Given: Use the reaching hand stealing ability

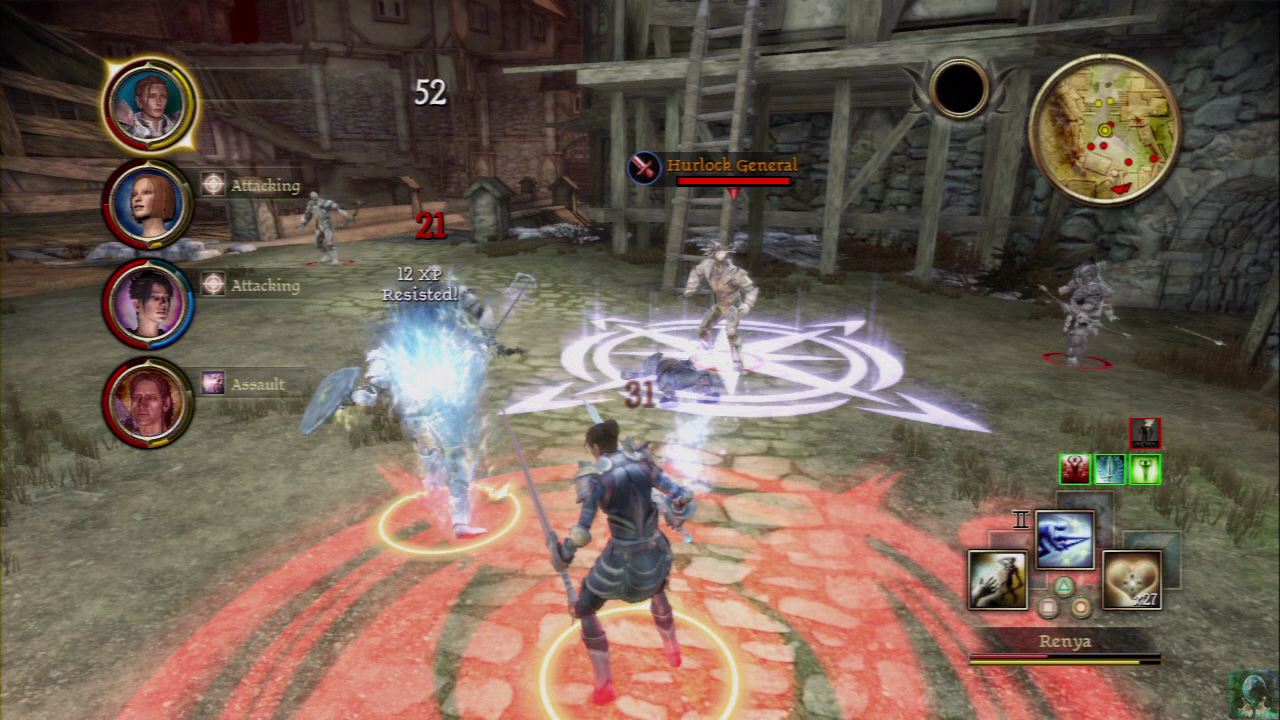Looking at the screenshot, I should pyautogui.click(x=997, y=580).
